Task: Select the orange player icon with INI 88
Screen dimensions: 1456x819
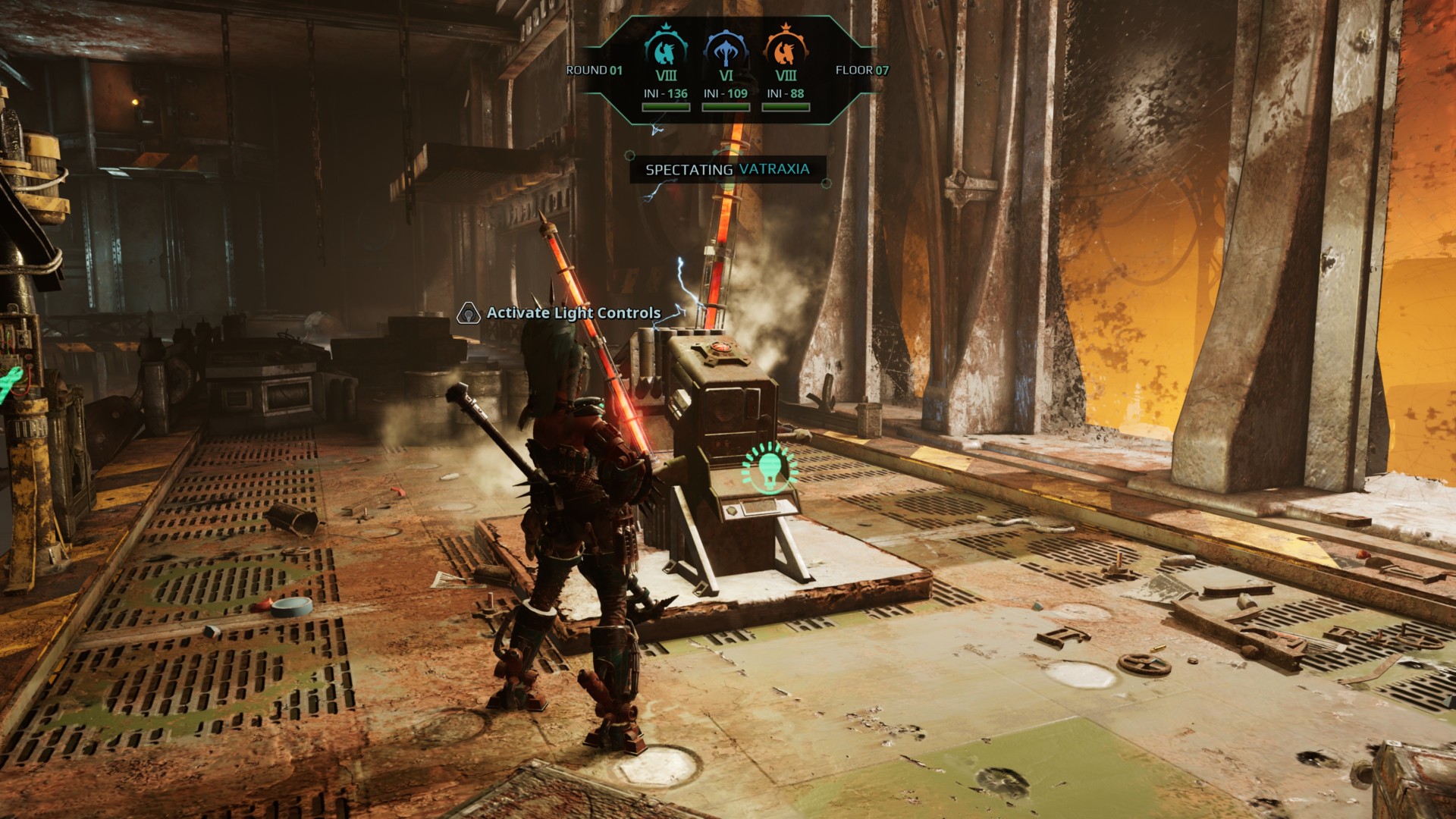Action: 786,49
